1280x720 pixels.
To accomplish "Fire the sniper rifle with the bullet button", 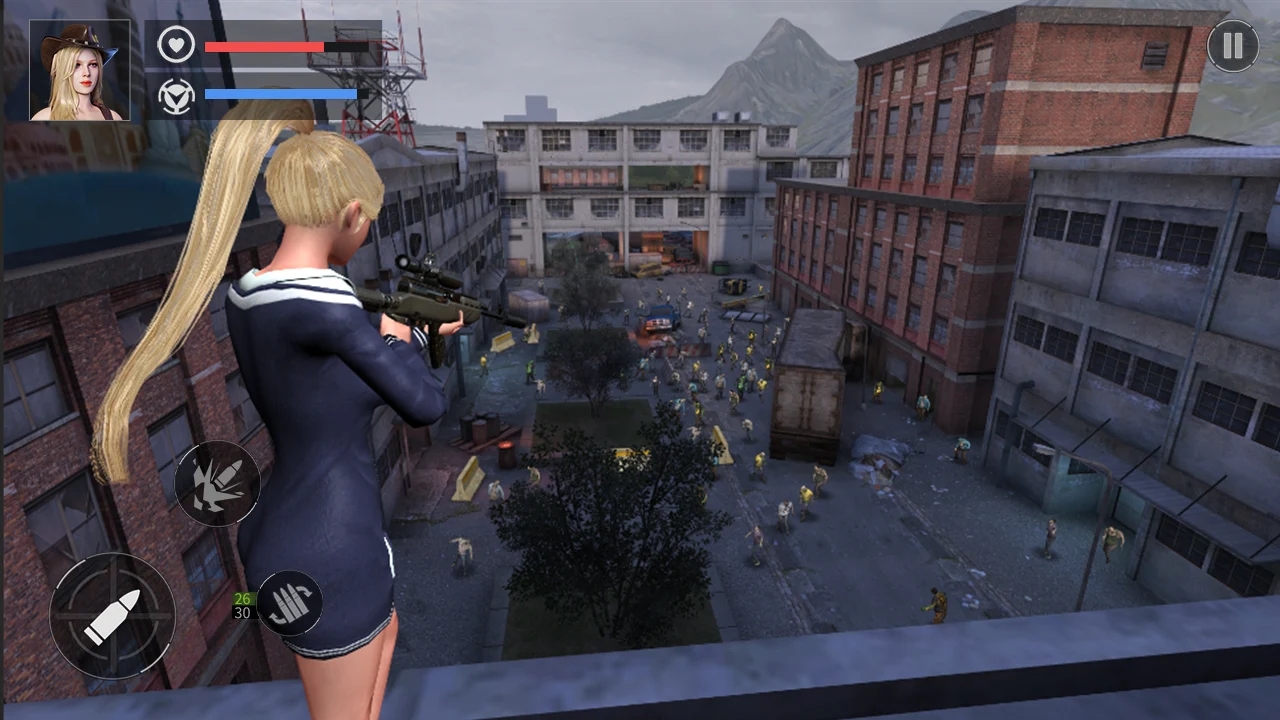I will point(112,616).
